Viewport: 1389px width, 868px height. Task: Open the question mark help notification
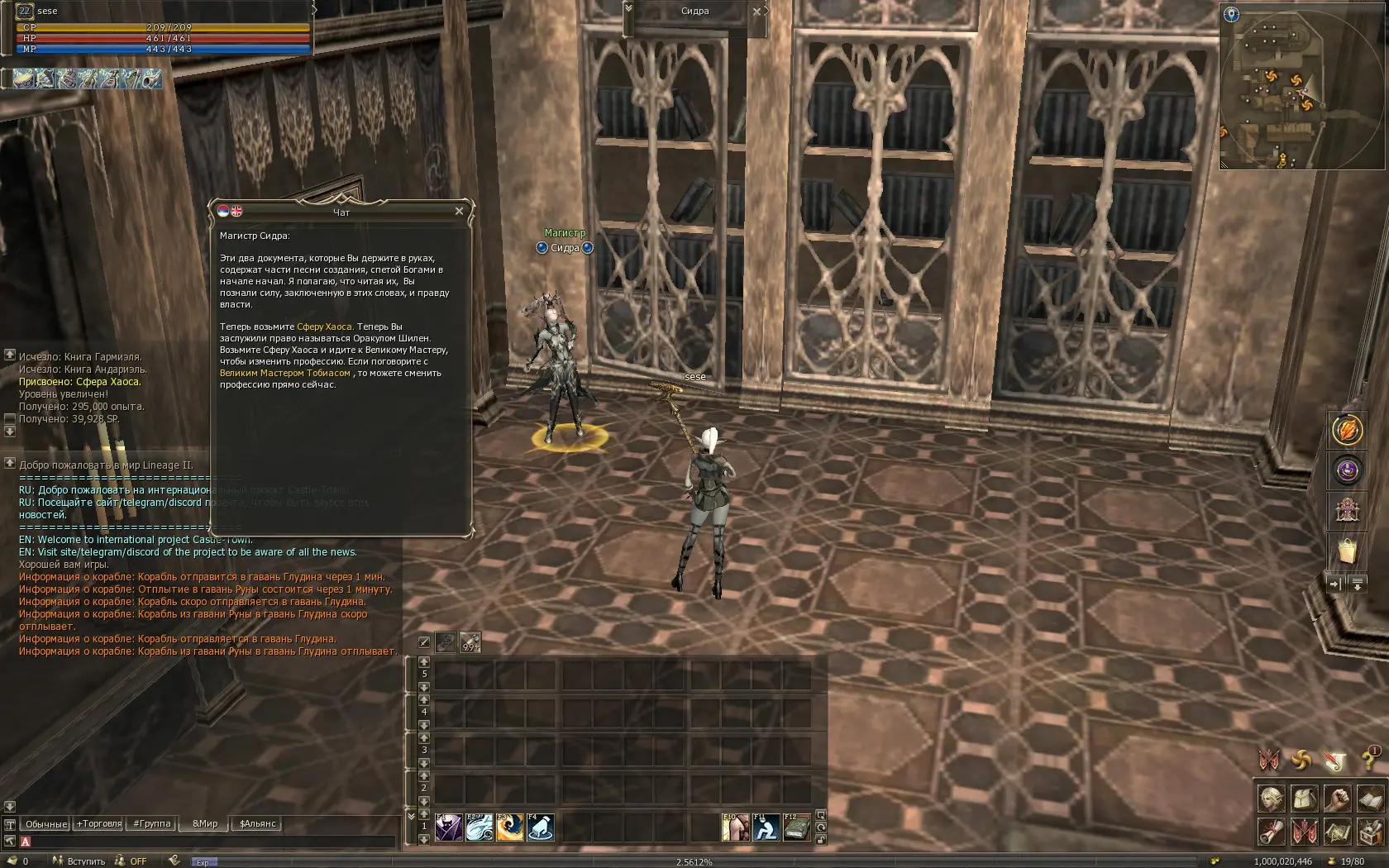coord(1369,760)
